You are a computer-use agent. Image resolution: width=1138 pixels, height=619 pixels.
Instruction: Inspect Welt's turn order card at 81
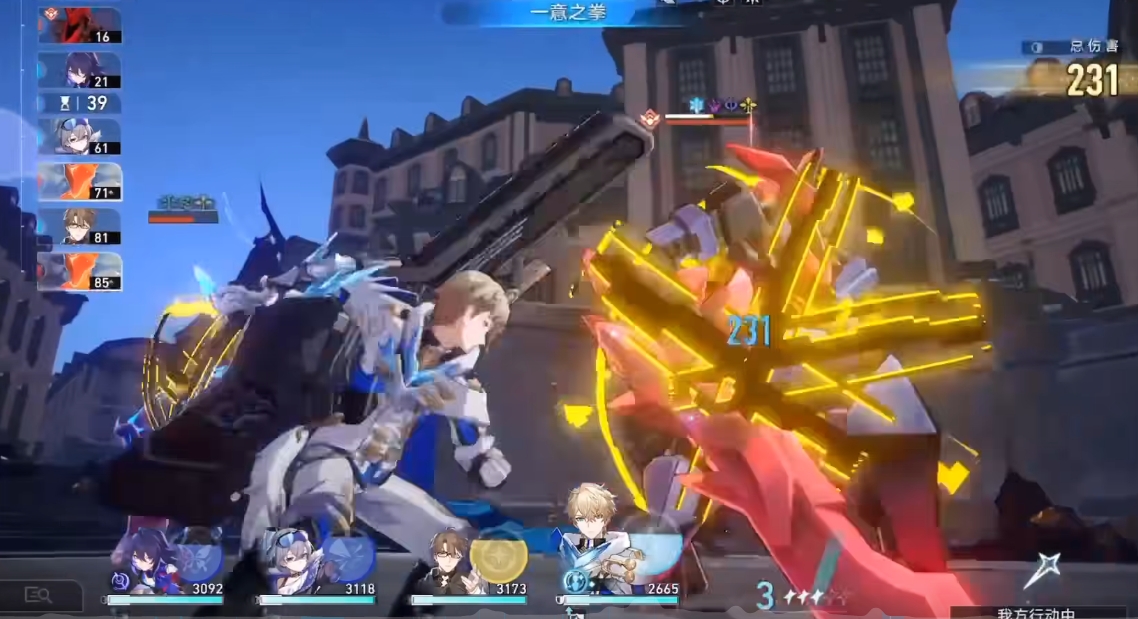(79, 226)
